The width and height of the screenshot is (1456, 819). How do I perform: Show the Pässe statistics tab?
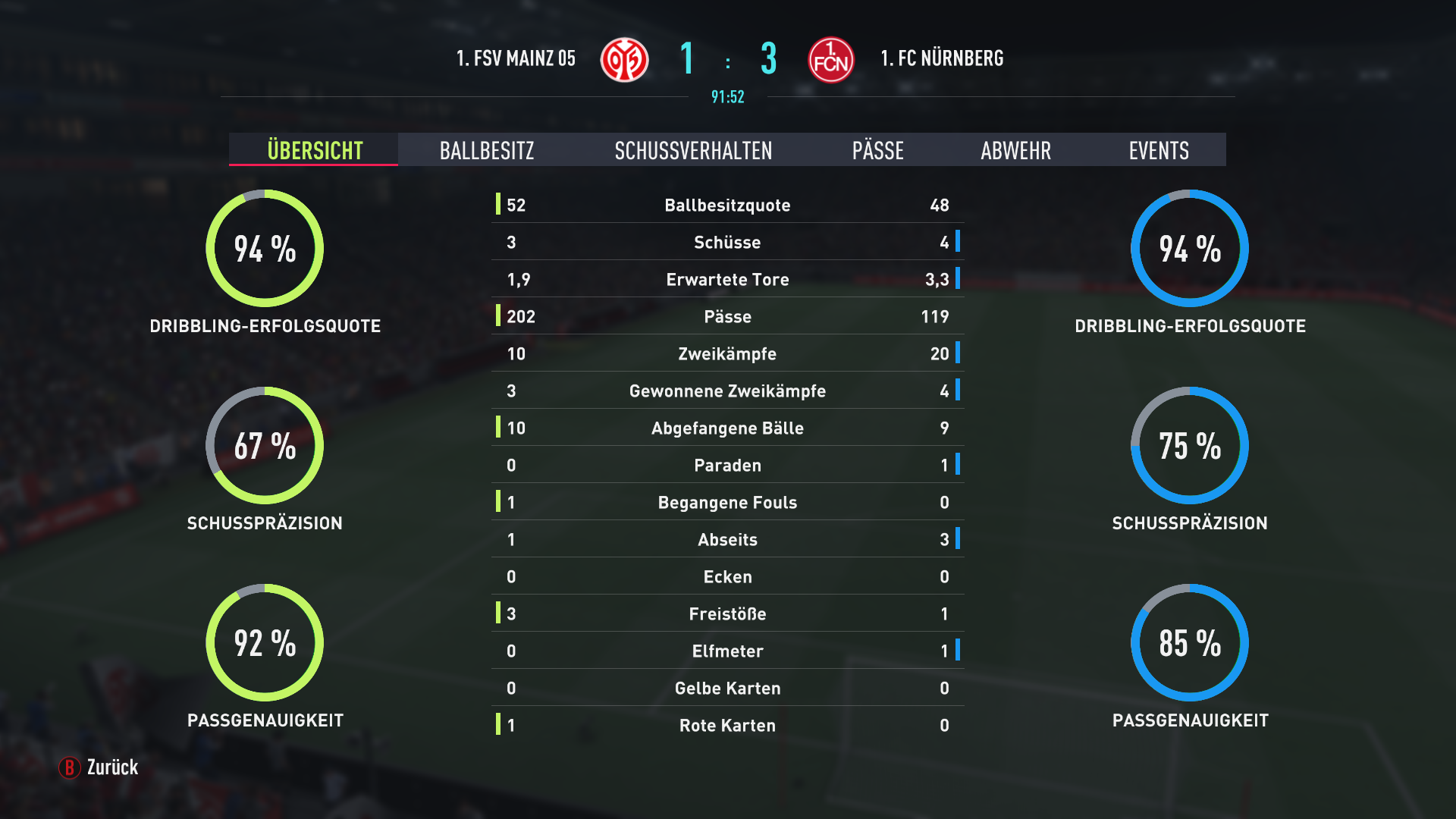coord(877,150)
